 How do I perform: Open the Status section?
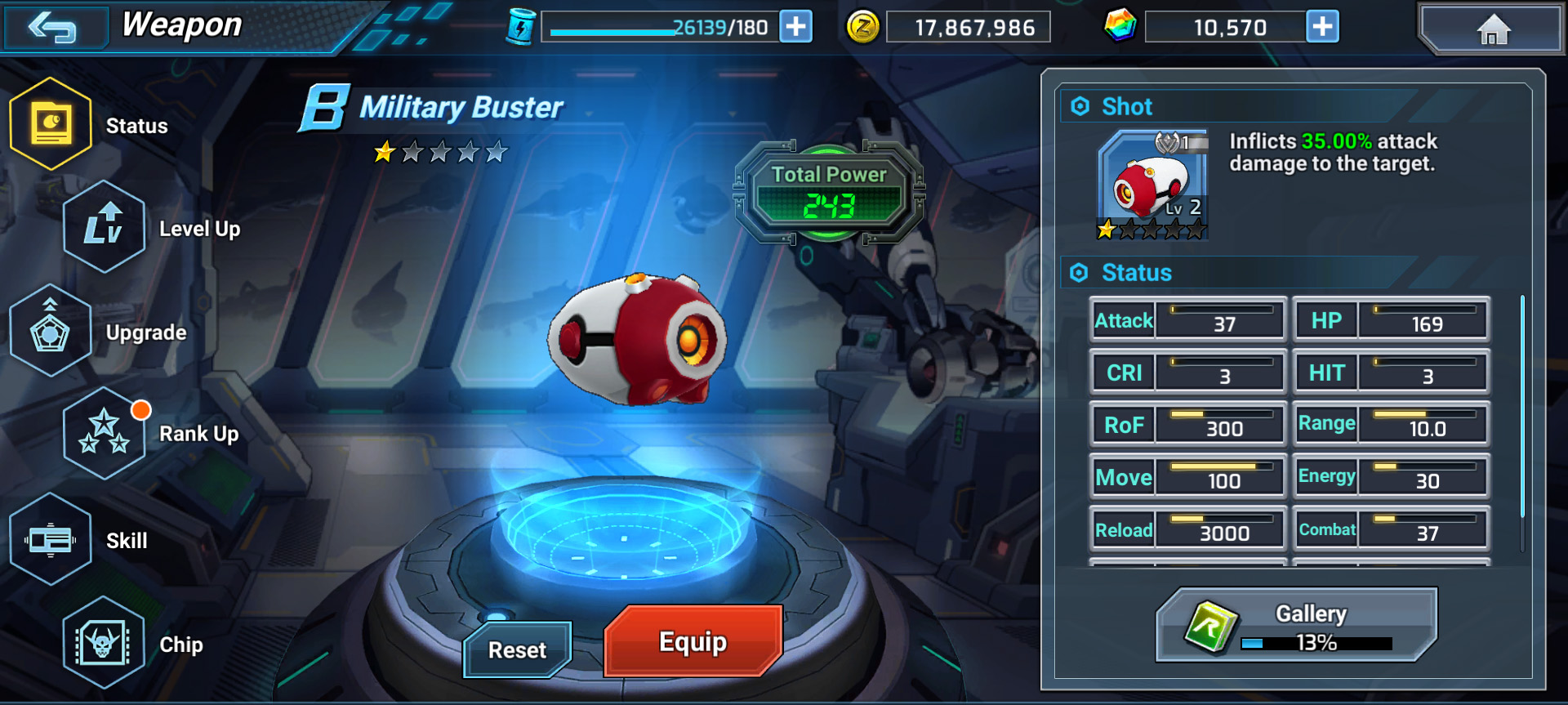click(x=51, y=124)
